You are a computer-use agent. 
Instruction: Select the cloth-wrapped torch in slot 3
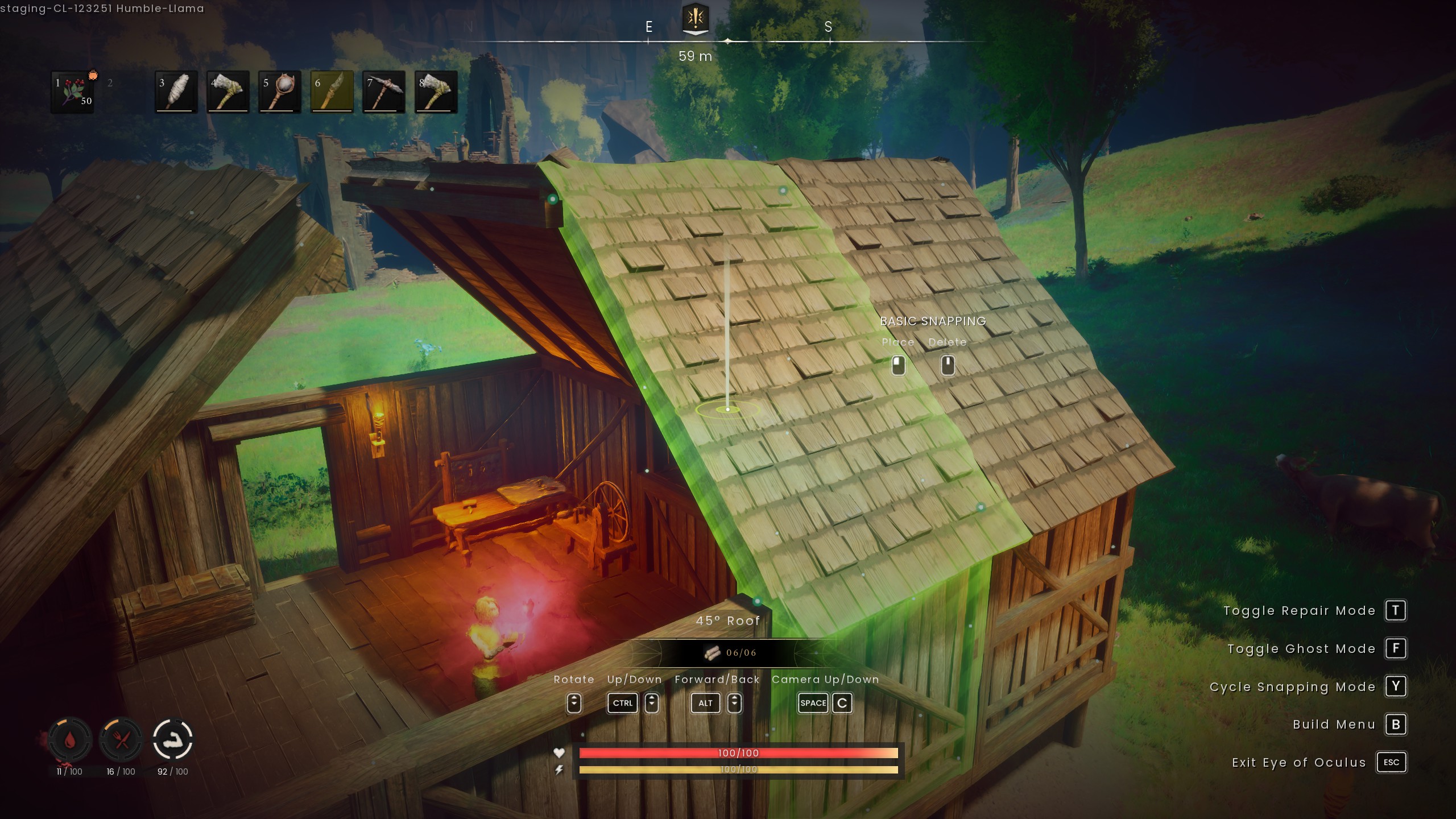[176, 92]
